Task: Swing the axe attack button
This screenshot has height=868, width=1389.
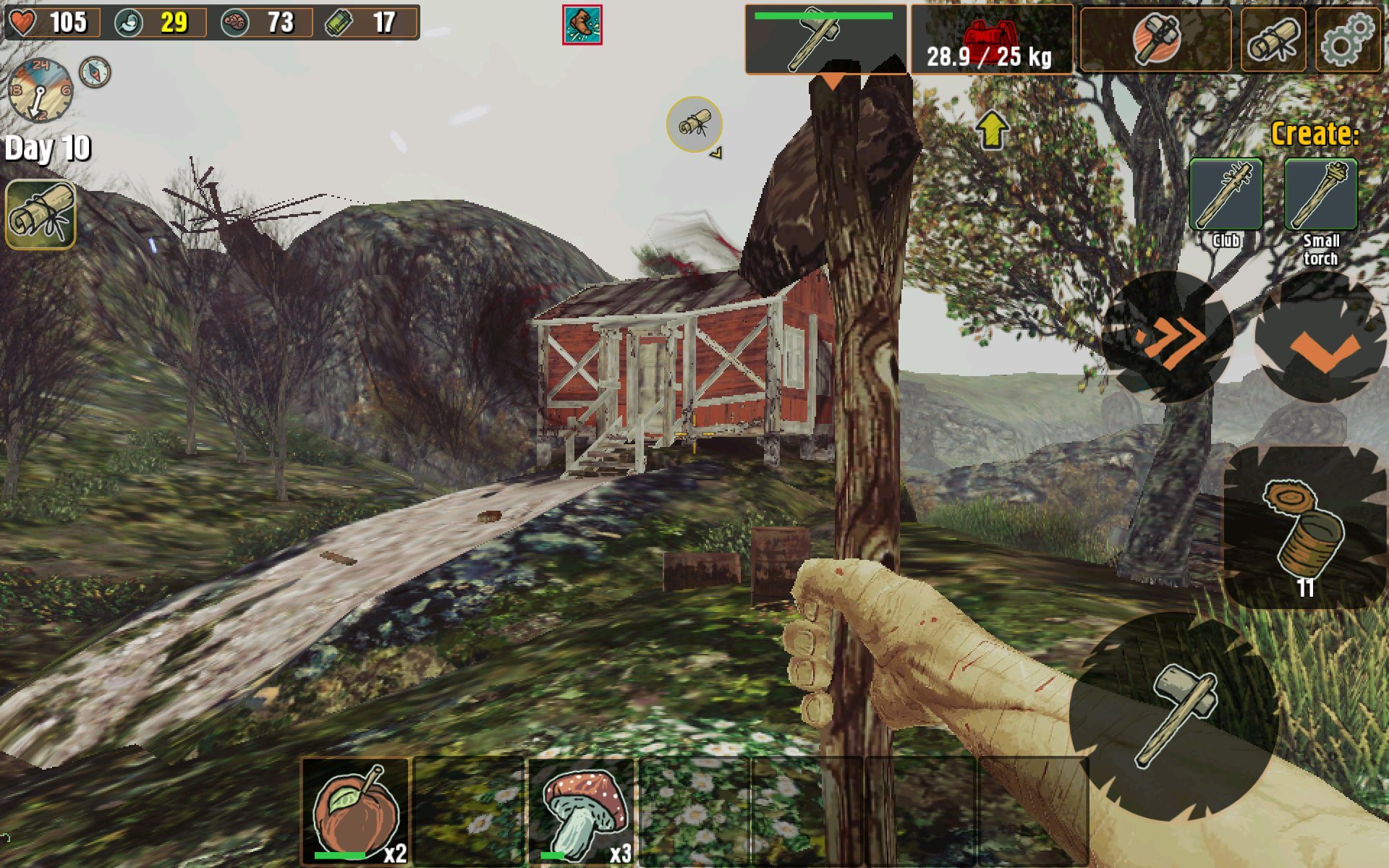Action: coord(1175,716)
